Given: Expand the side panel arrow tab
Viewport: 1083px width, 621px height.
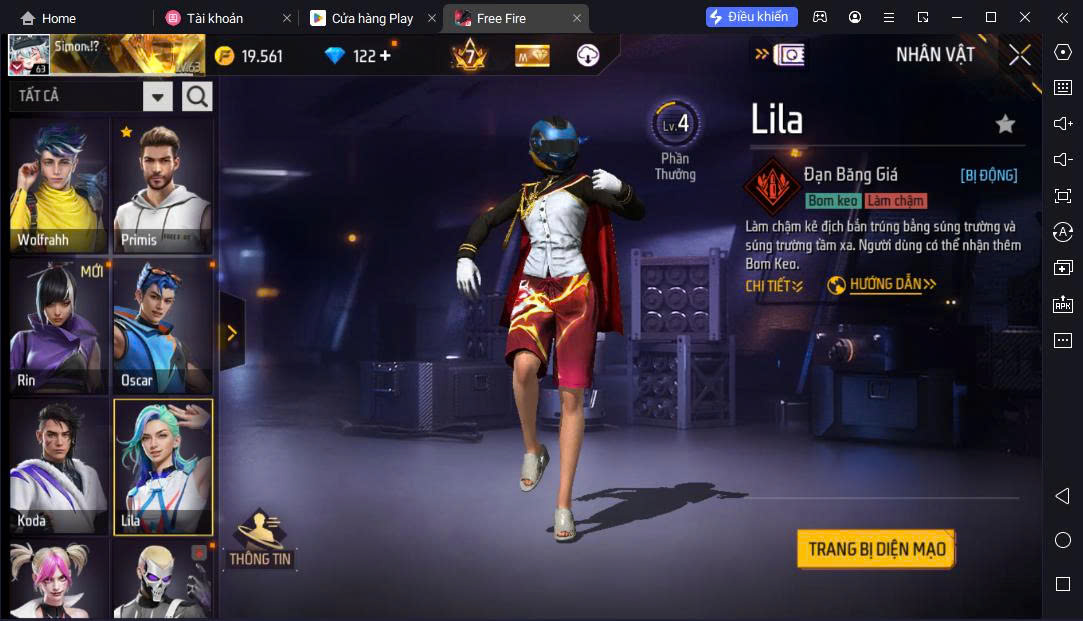Looking at the screenshot, I should coord(232,333).
